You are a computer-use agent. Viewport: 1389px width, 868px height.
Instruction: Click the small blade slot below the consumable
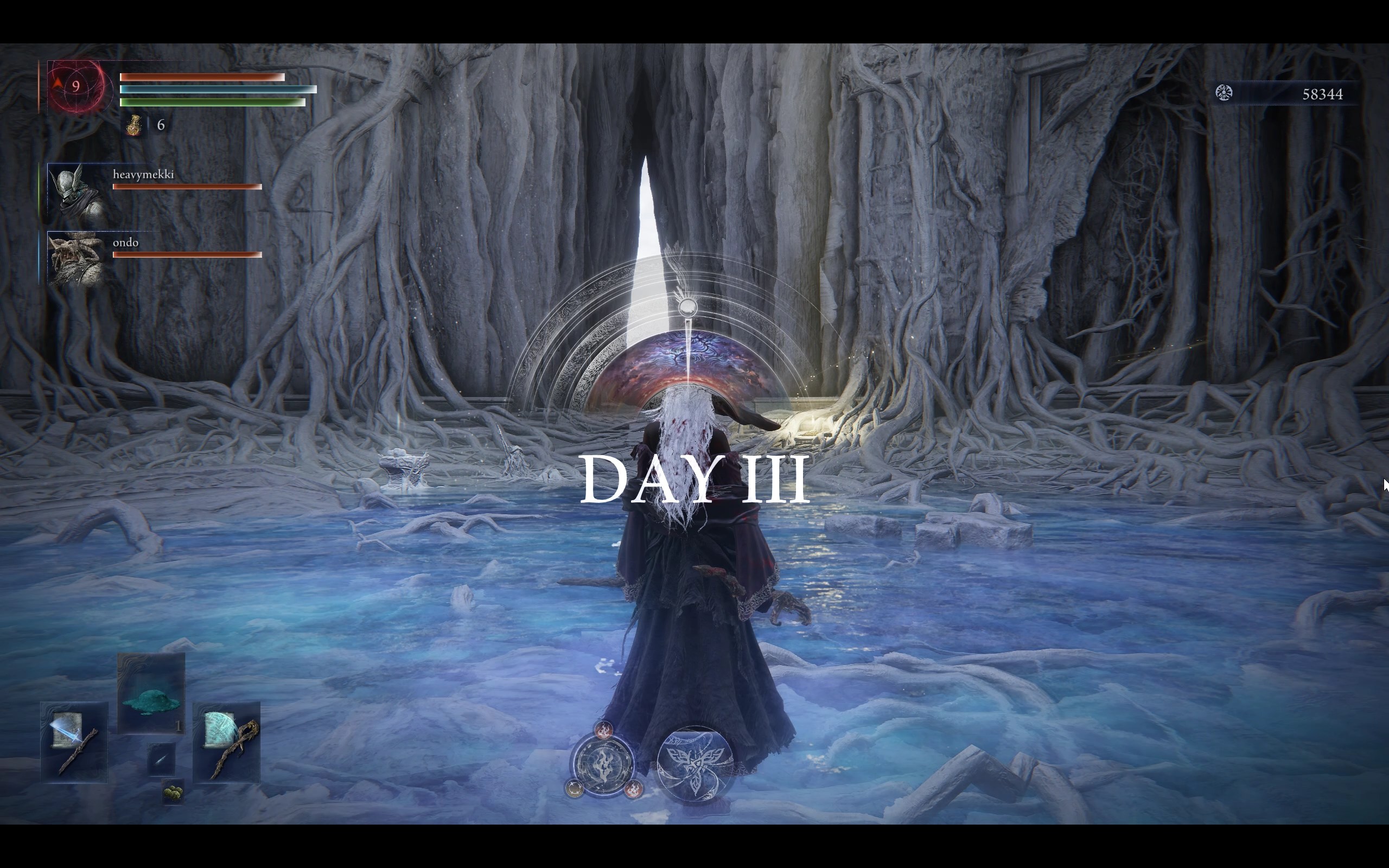161,760
